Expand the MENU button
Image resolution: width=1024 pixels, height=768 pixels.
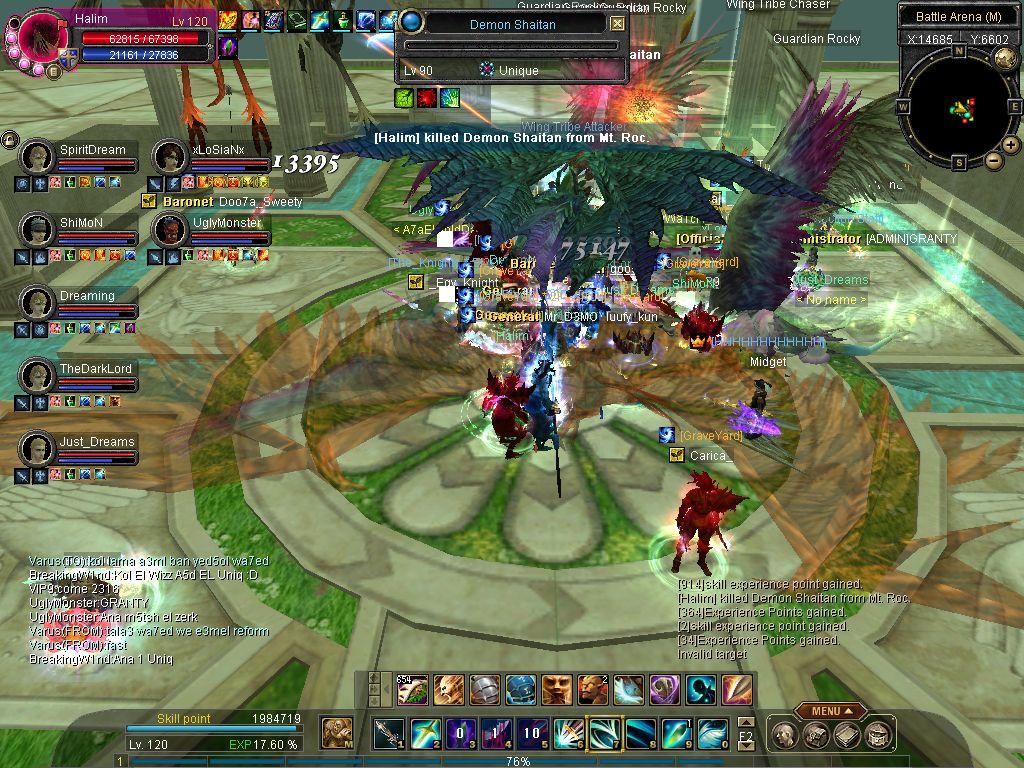pos(831,711)
